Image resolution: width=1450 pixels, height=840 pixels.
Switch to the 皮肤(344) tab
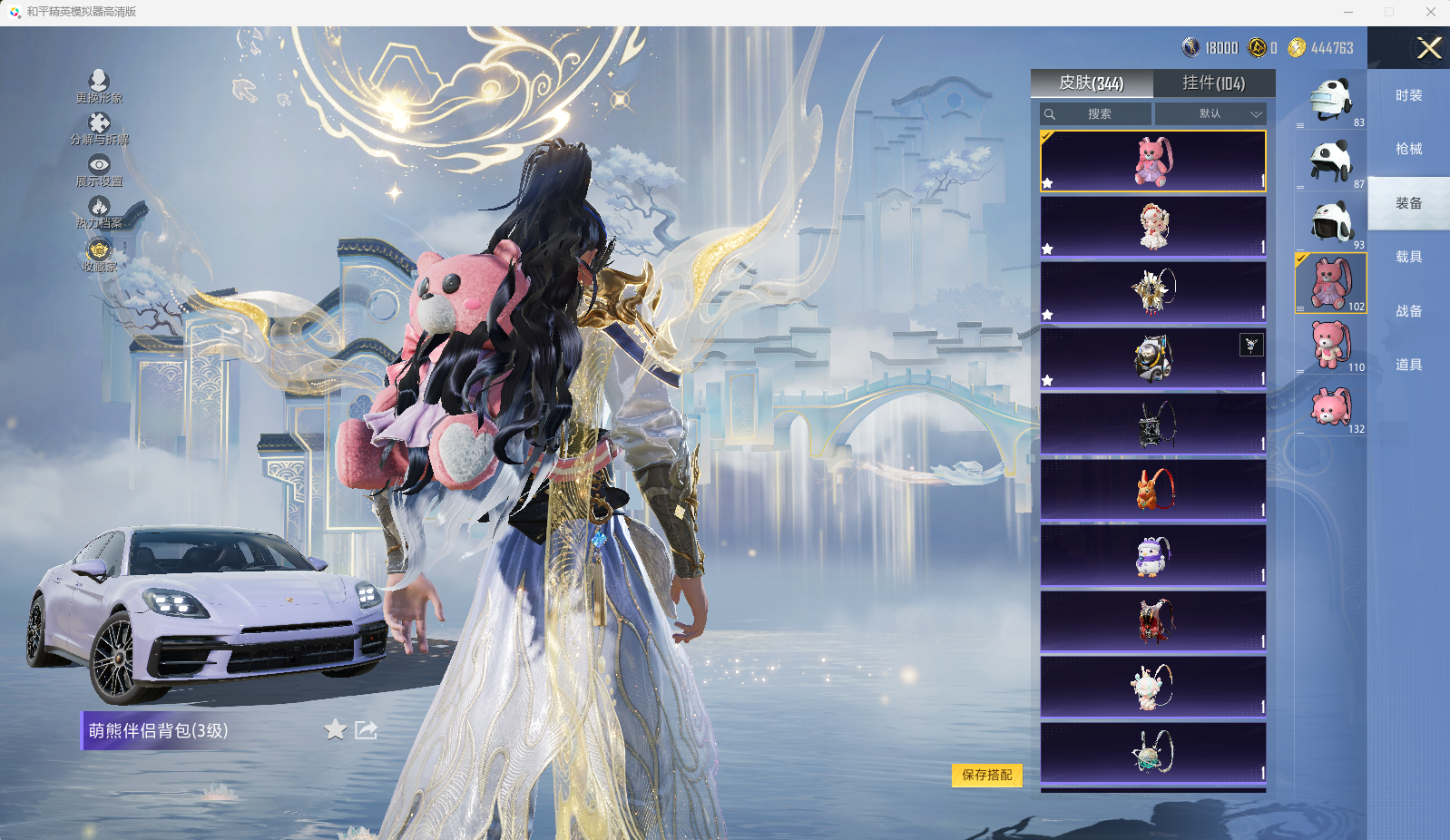[1091, 83]
